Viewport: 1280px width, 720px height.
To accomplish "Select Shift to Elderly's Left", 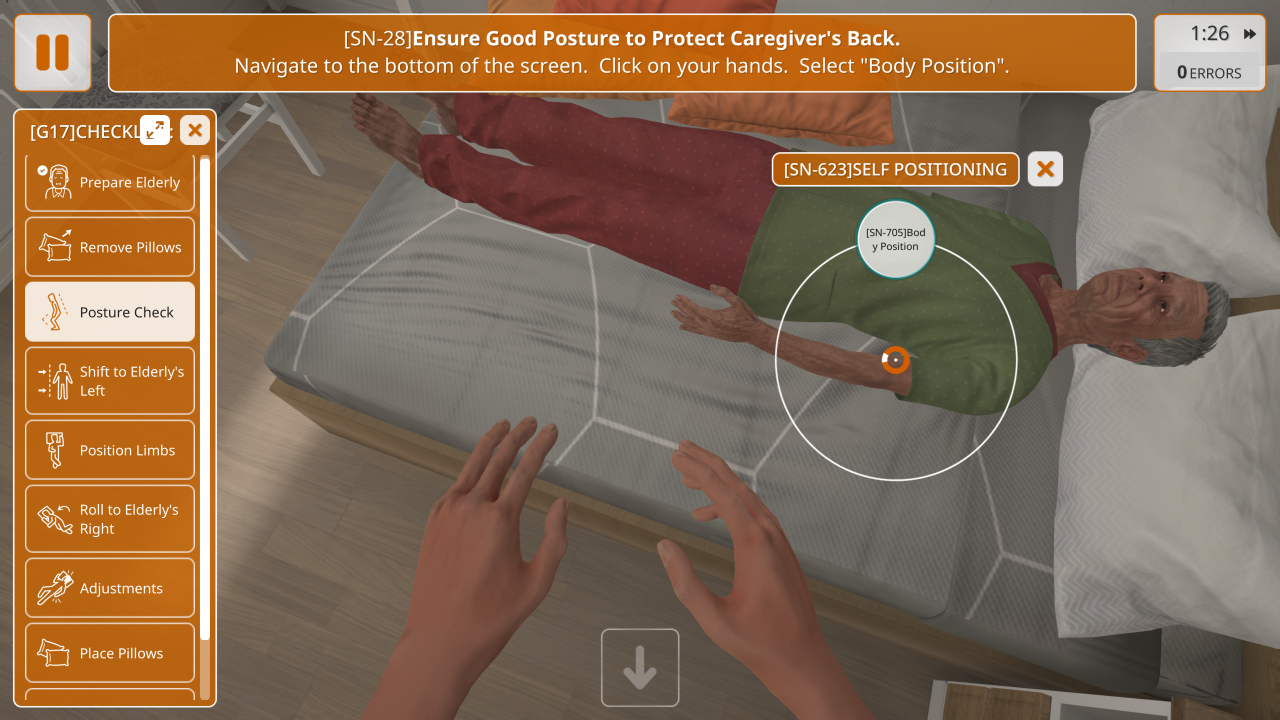I will tap(110, 381).
